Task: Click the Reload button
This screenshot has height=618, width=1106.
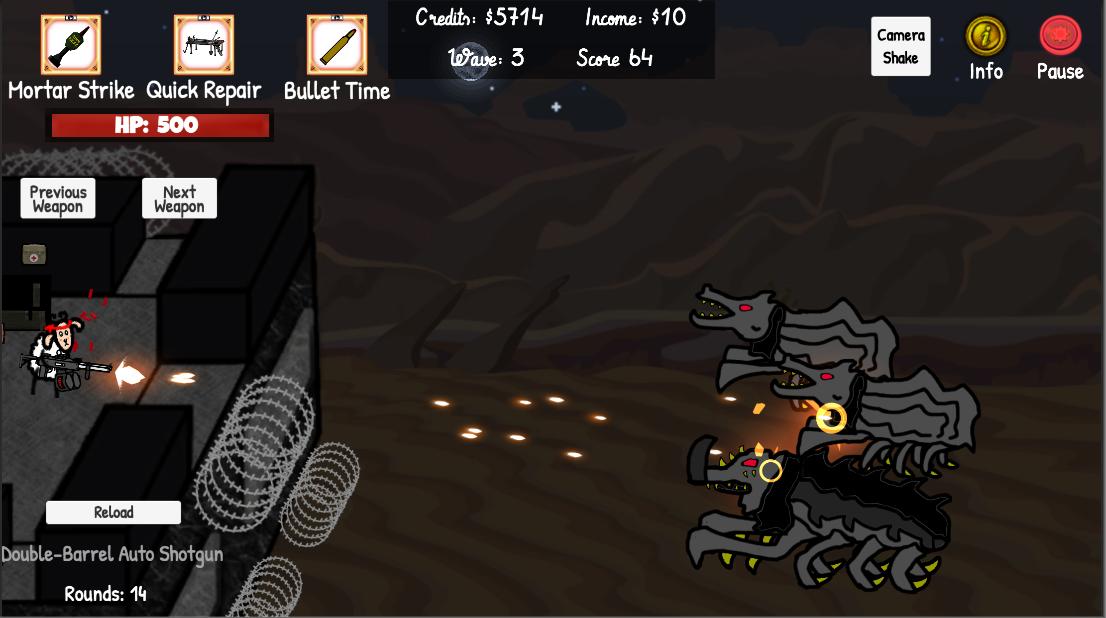Action: tap(113, 512)
